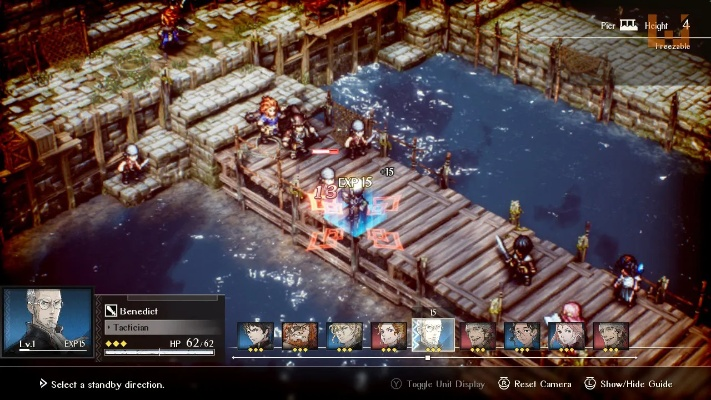Viewport: 711px width, 400px height.
Task: Choose the standby arrow facing lower-right
Action: click(x=381, y=238)
